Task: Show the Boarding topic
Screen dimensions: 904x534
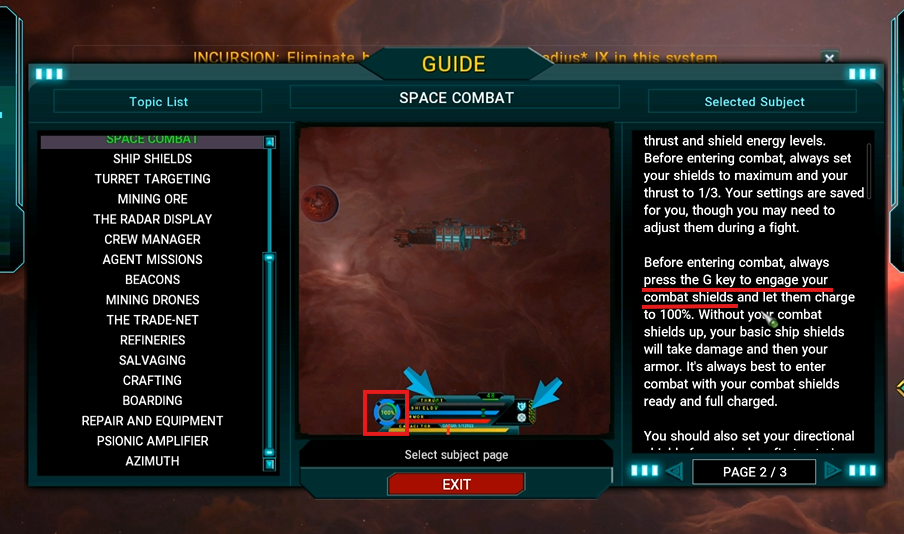Action: (x=152, y=400)
